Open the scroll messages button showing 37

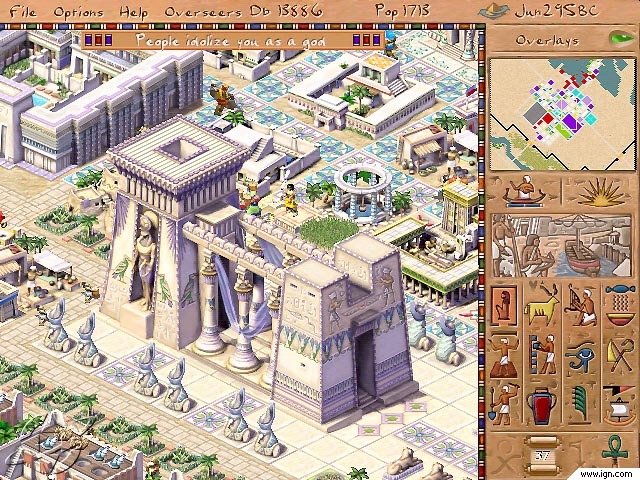point(543,456)
